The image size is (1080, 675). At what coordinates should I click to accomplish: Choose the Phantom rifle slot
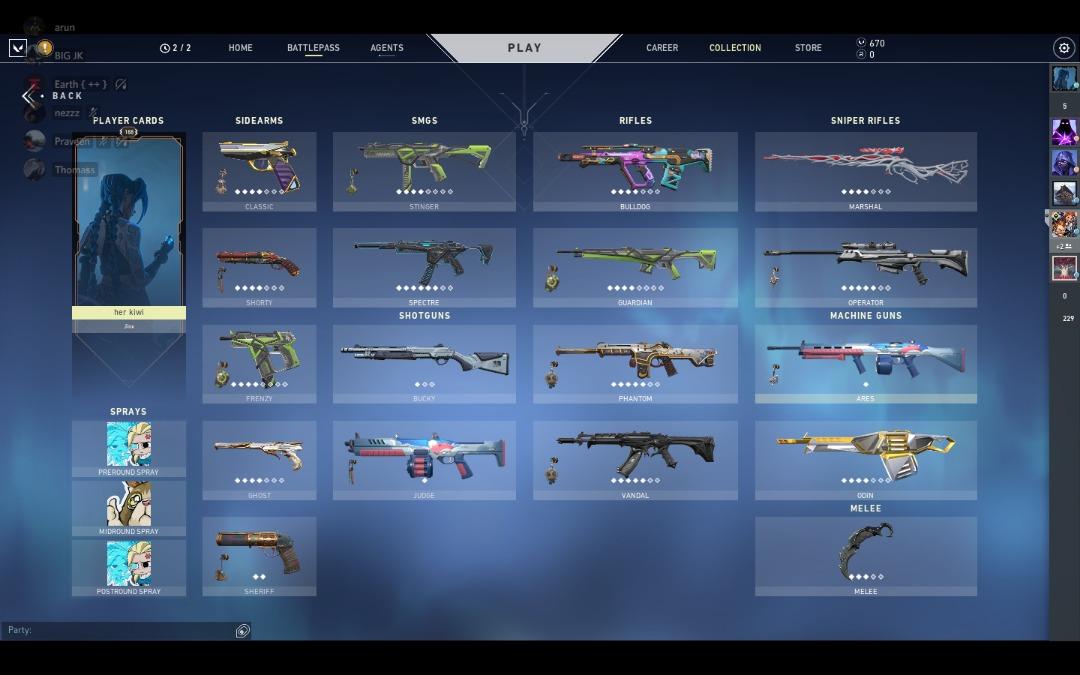635,364
